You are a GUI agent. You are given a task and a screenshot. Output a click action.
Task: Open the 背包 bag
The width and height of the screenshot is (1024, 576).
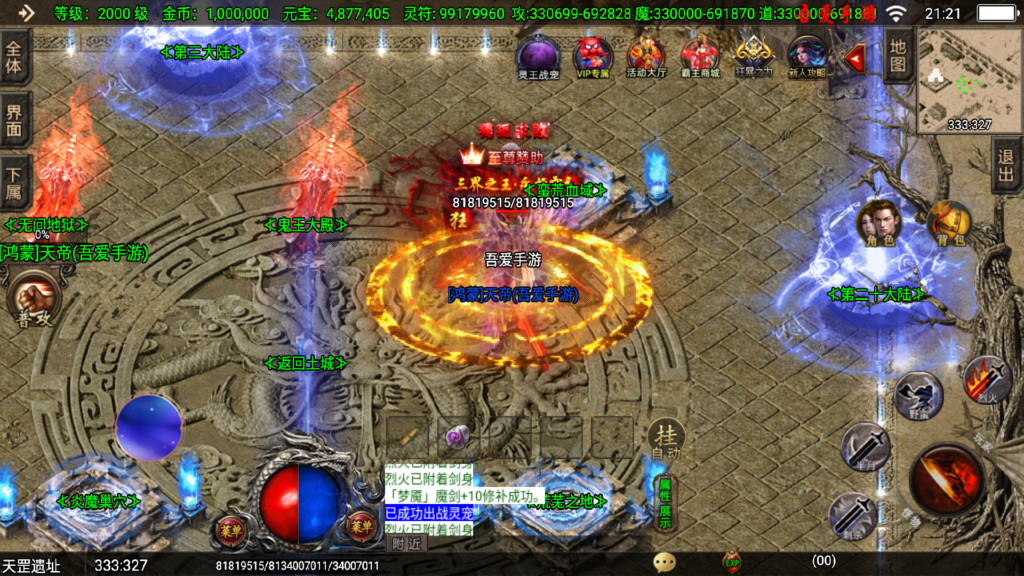click(x=948, y=224)
